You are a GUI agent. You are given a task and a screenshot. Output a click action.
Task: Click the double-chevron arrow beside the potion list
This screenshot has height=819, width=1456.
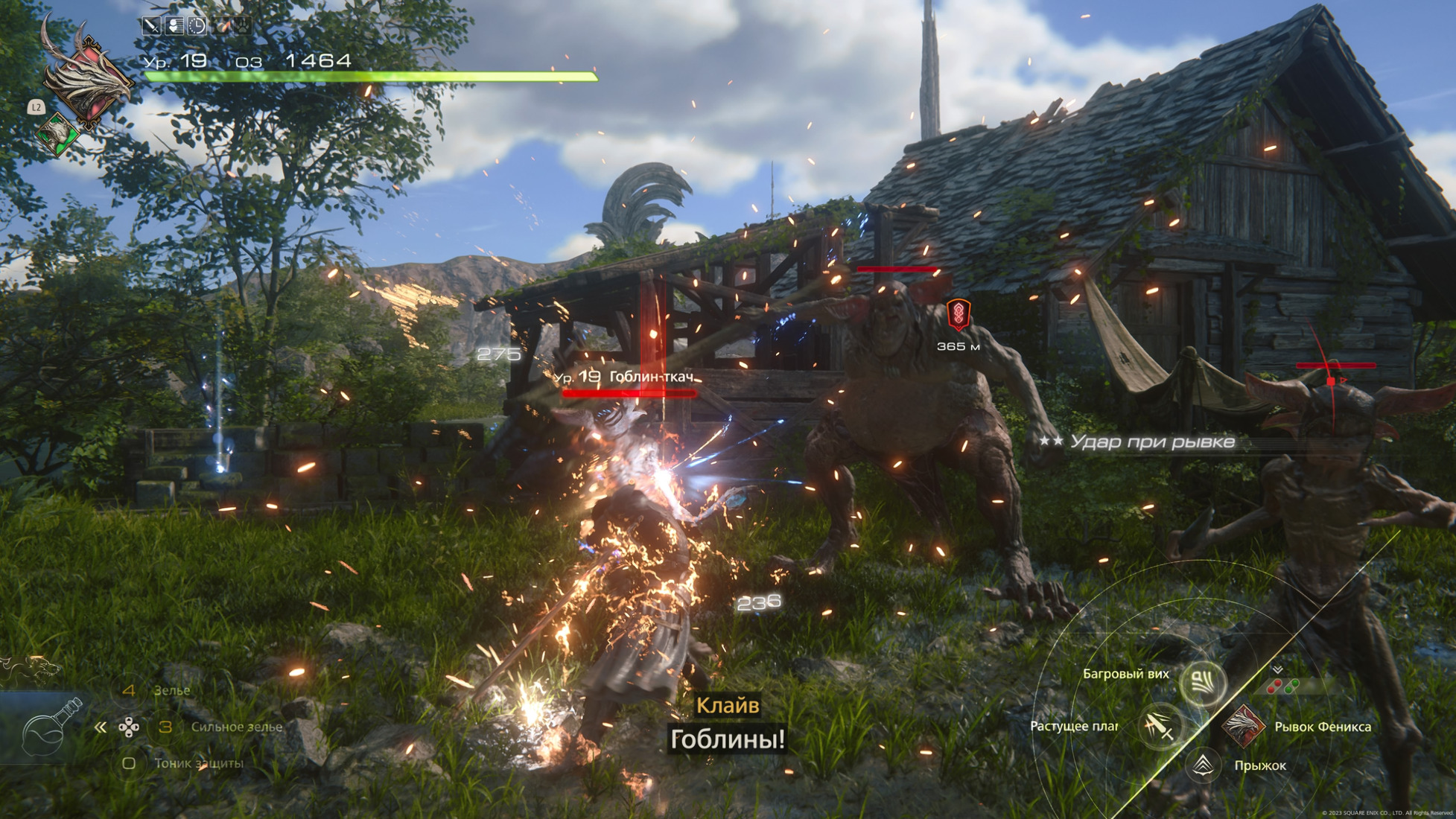tap(101, 727)
